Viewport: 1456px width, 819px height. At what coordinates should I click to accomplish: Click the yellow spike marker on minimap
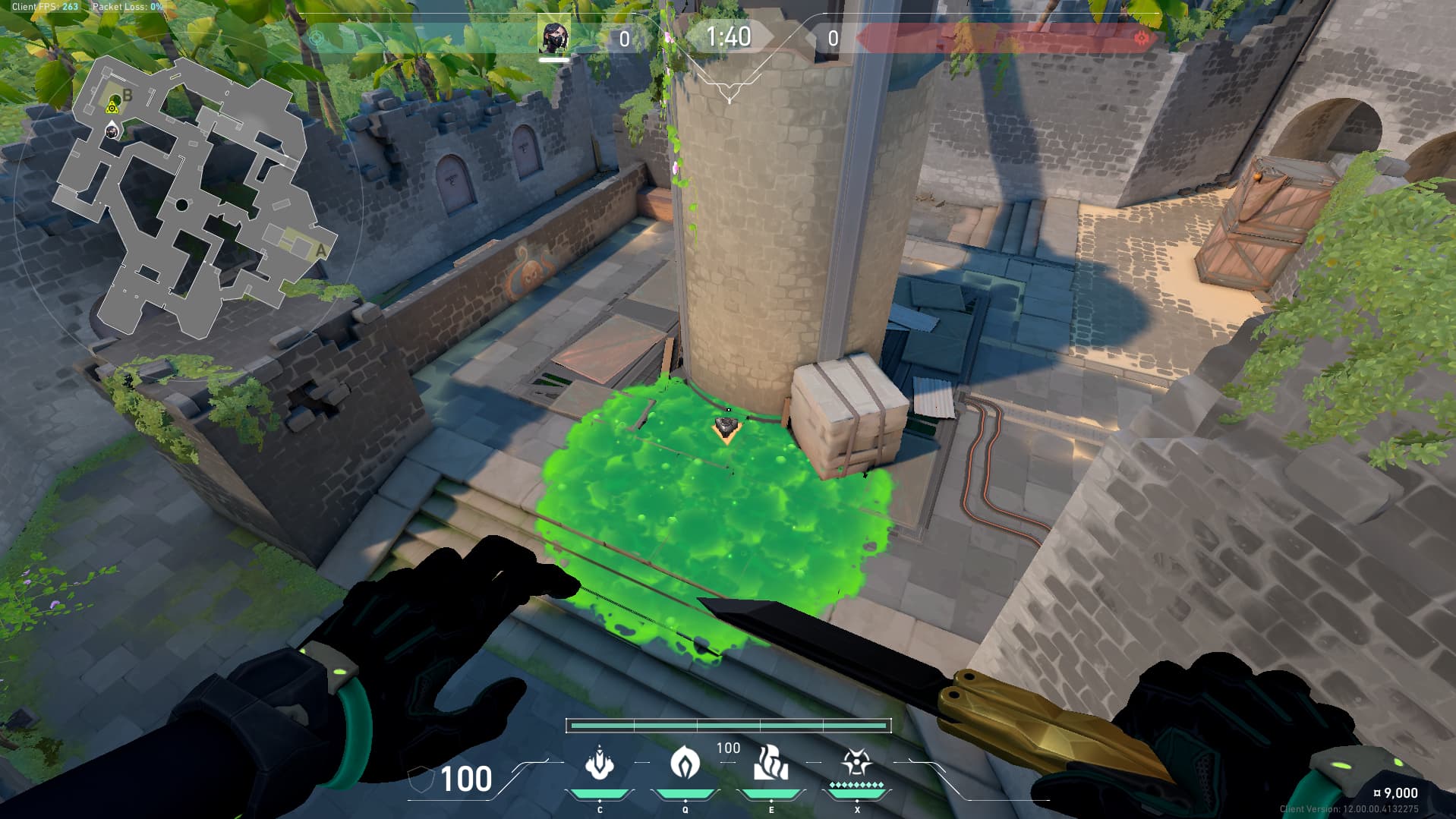(113, 107)
